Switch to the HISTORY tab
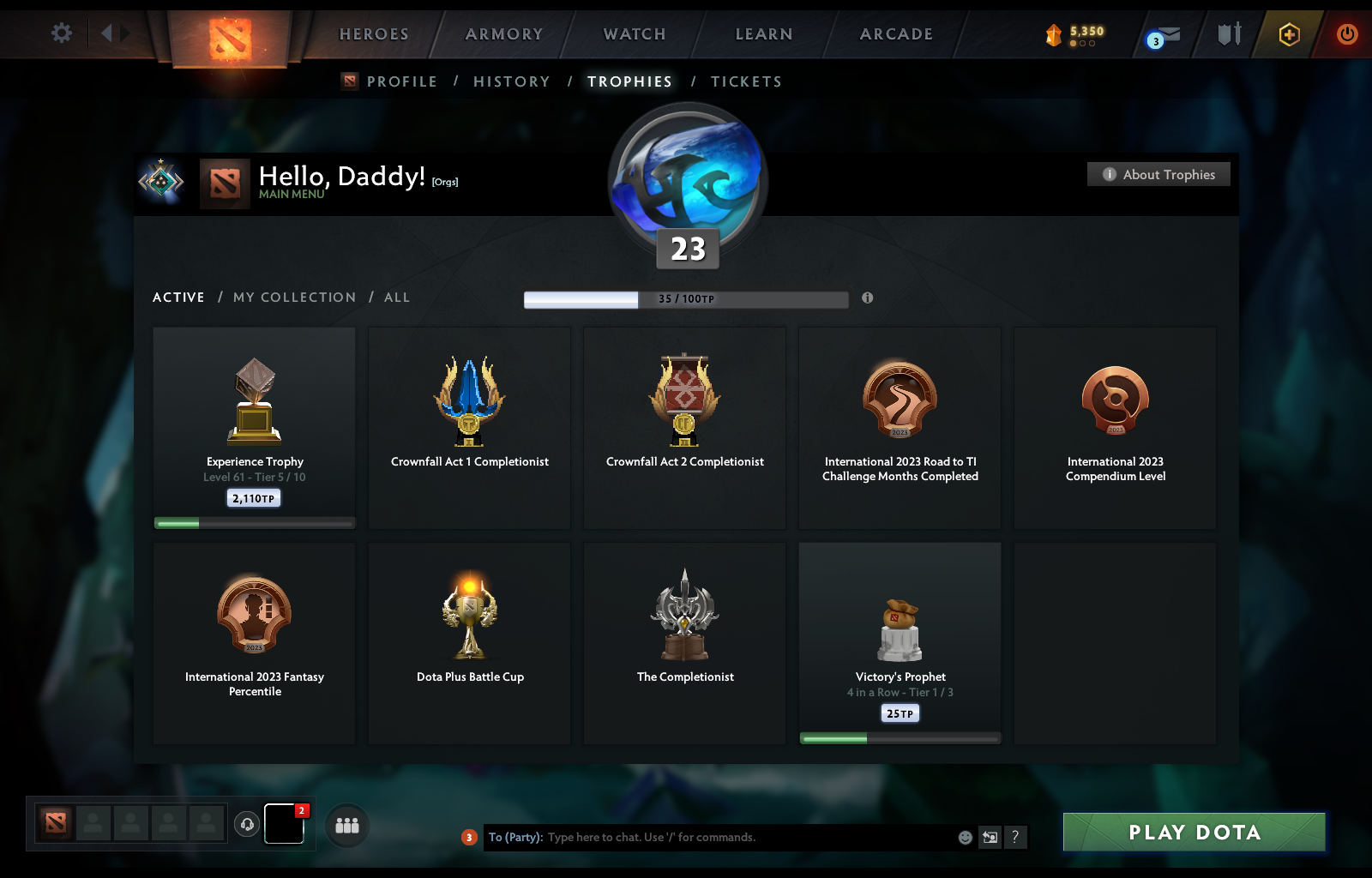 tap(511, 81)
